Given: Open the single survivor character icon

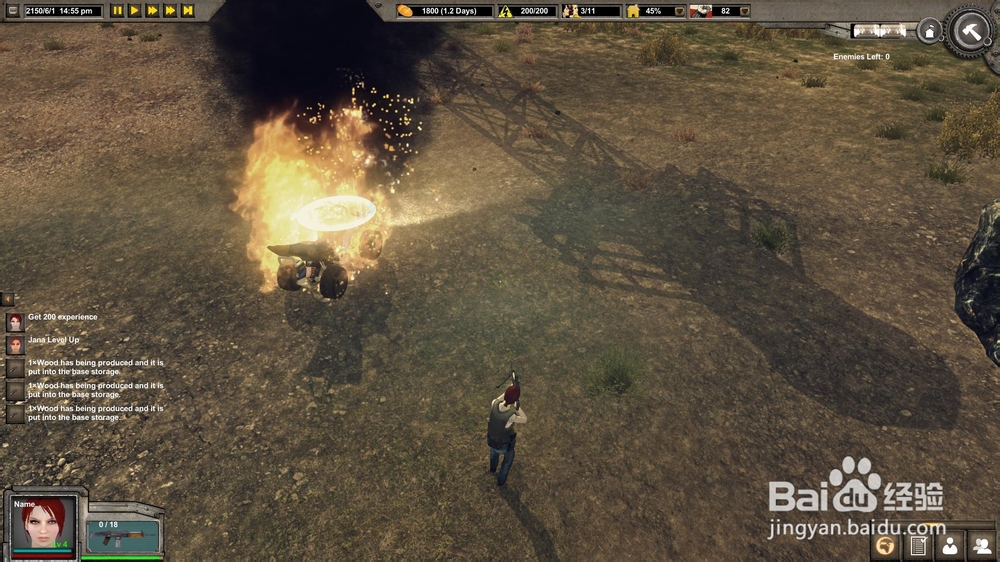Looking at the screenshot, I should (949, 545).
